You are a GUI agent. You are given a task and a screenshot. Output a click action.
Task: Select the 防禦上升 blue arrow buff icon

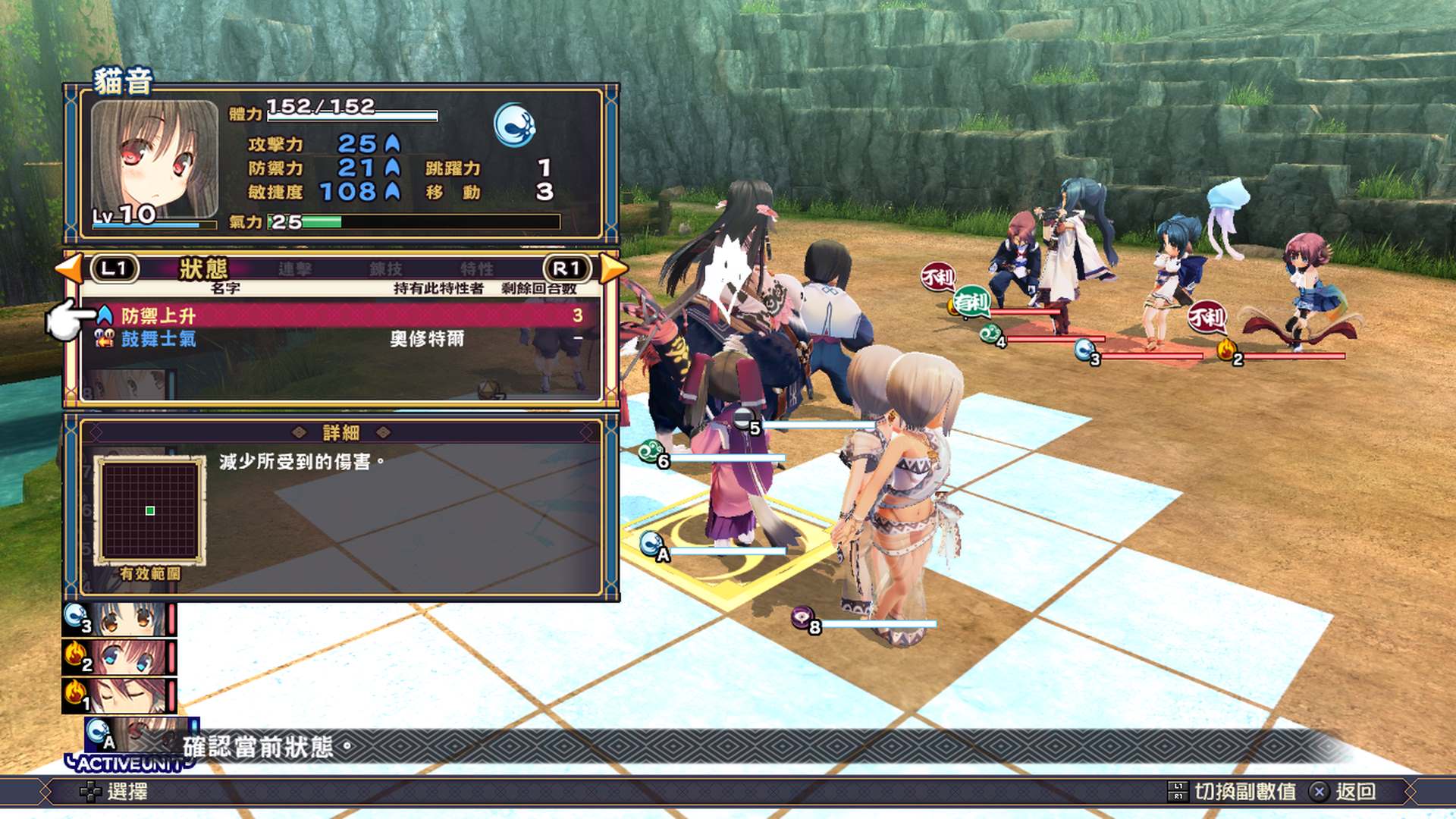tap(105, 314)
